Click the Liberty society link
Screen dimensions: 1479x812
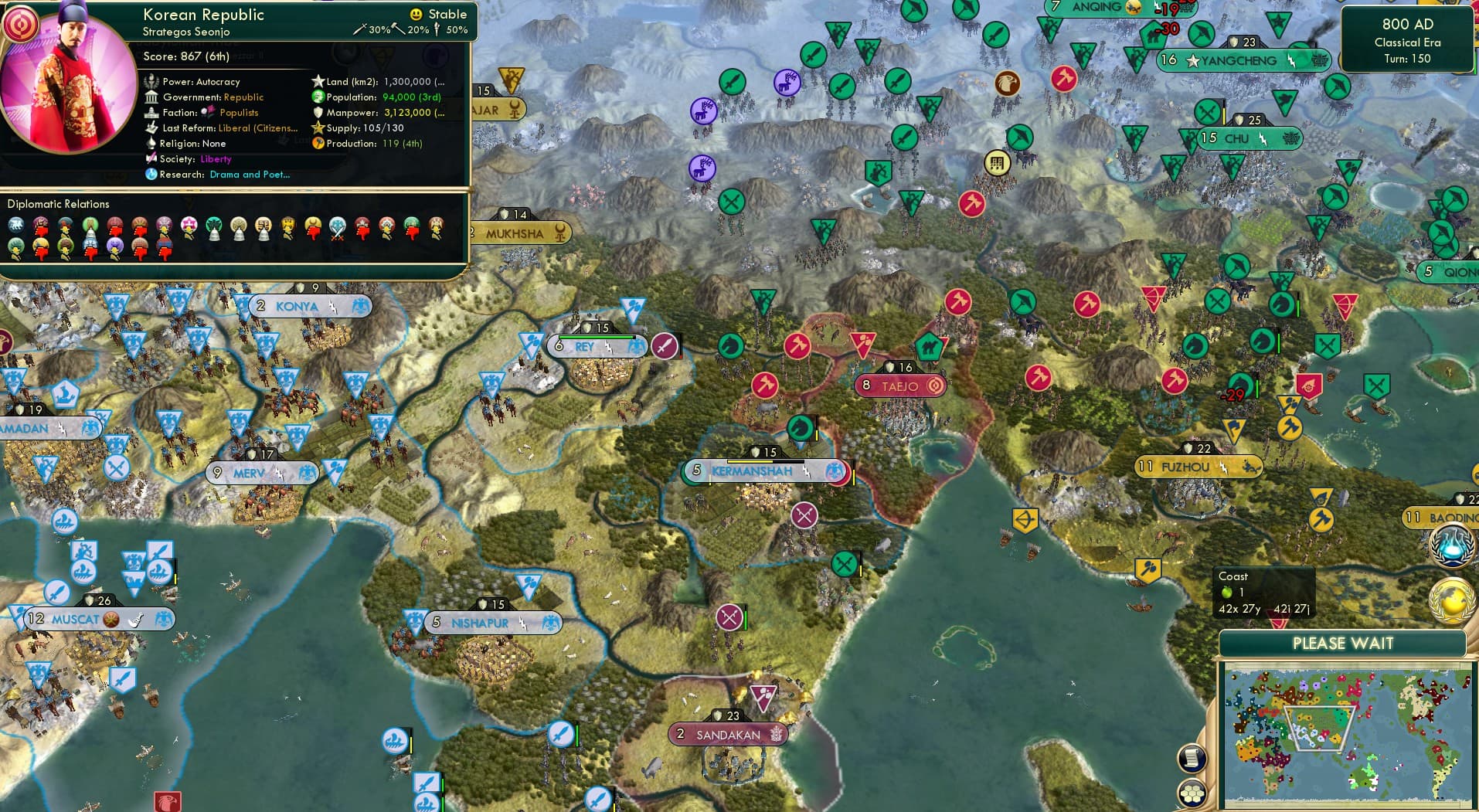(216, 159)
